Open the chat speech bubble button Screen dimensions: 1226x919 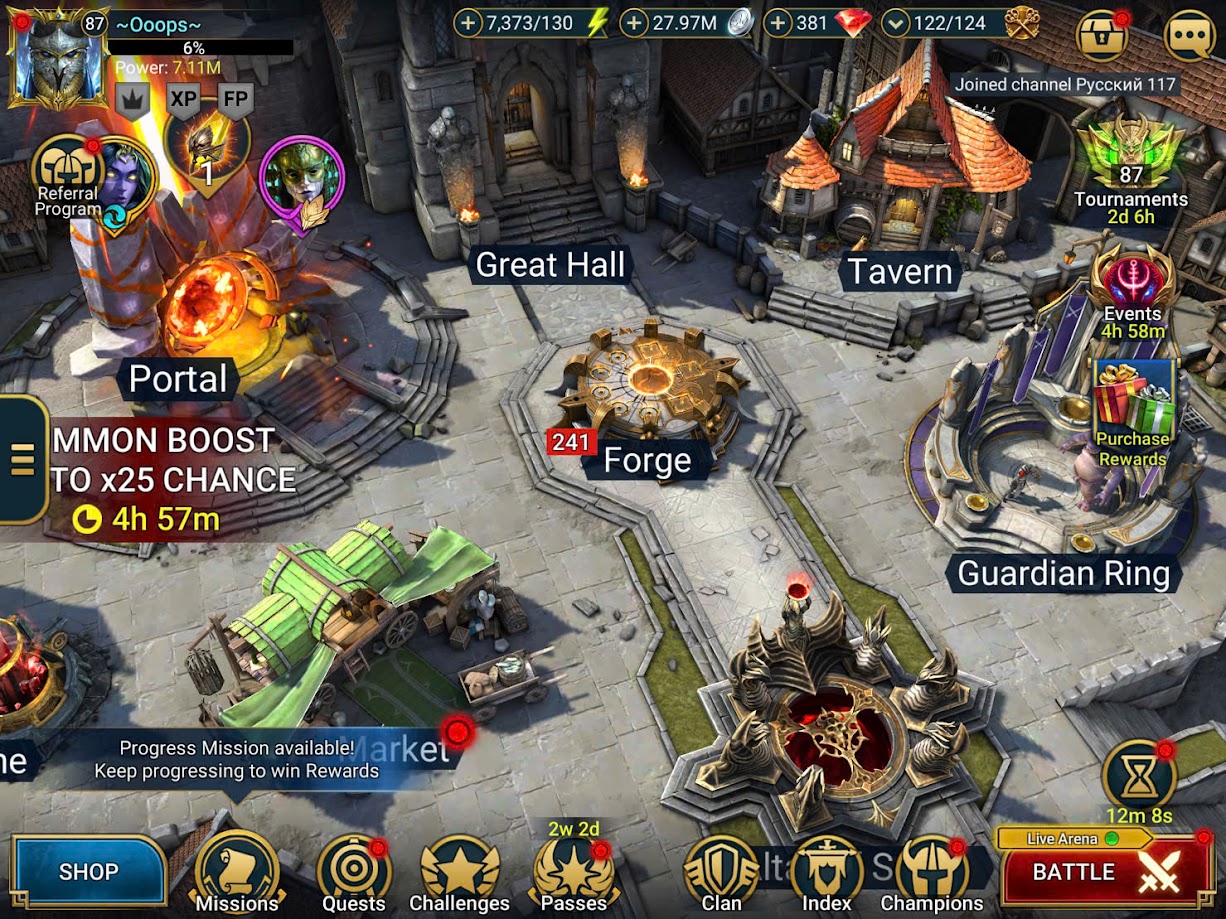pos(1190,37)
